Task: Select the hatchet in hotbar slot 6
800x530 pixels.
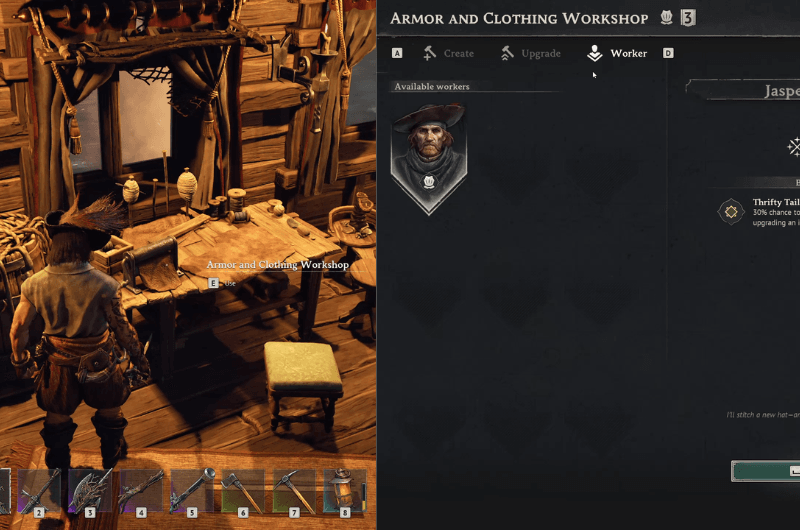Action: pos(243,490)
